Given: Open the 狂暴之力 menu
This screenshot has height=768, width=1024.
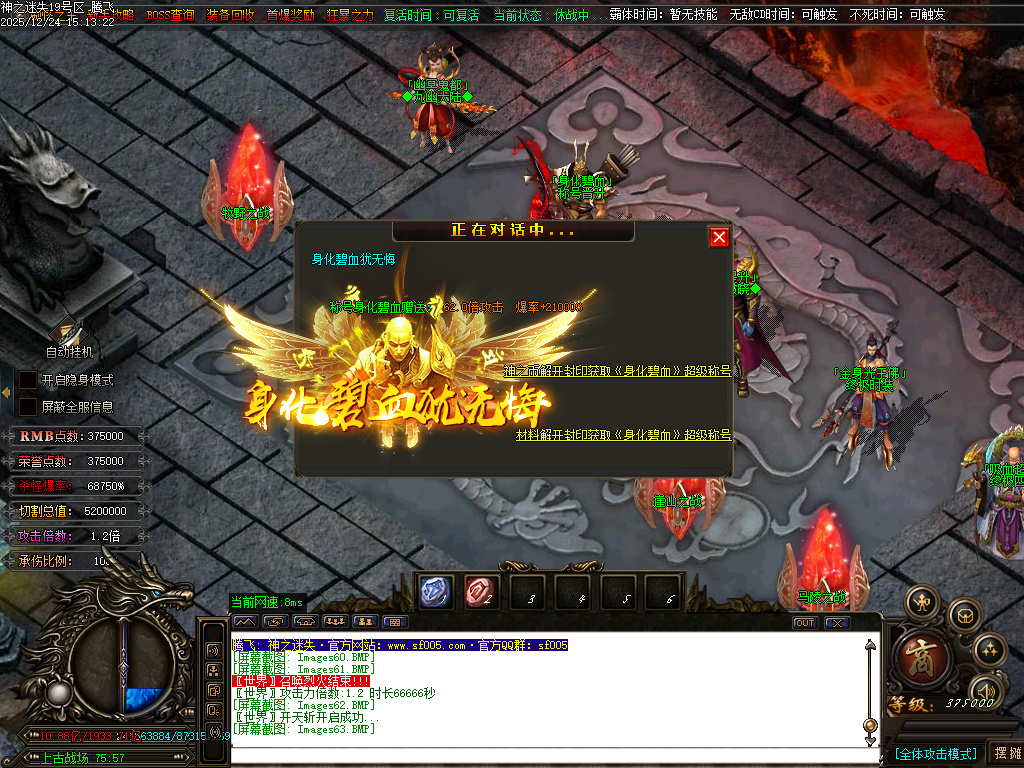Looking at the screenshot, I should click(x=350, y=15).
